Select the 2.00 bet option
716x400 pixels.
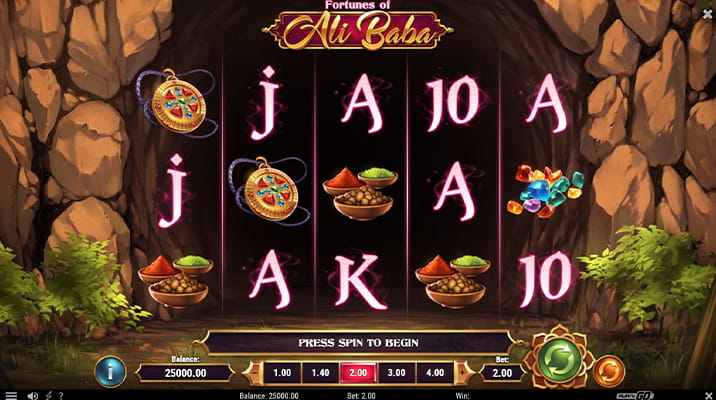tap(358, 373)
